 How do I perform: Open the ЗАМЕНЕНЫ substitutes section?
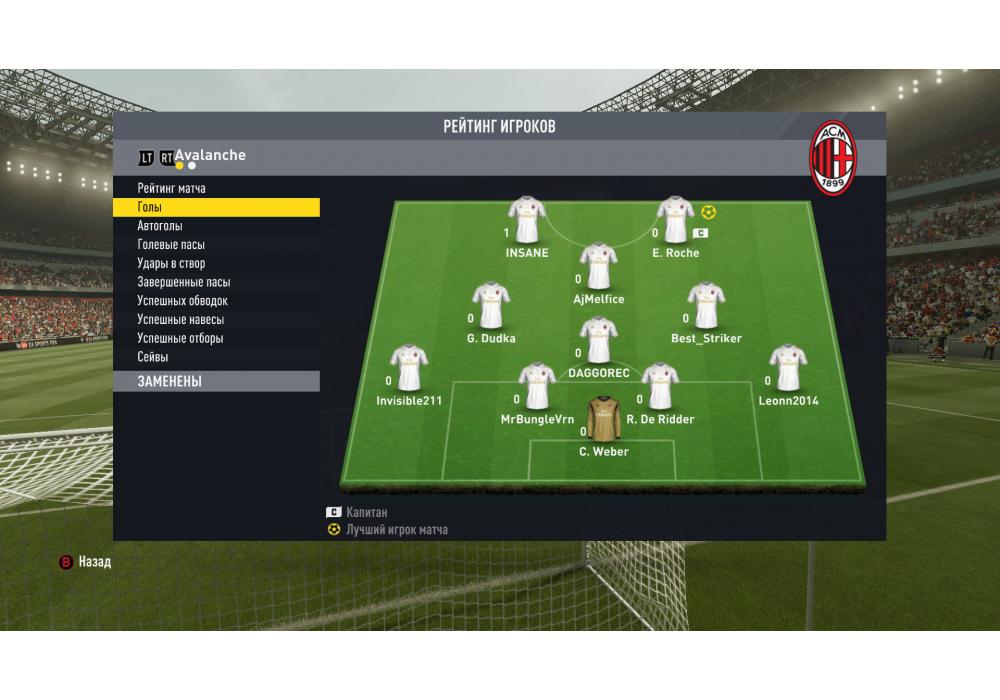click(216, 381)
